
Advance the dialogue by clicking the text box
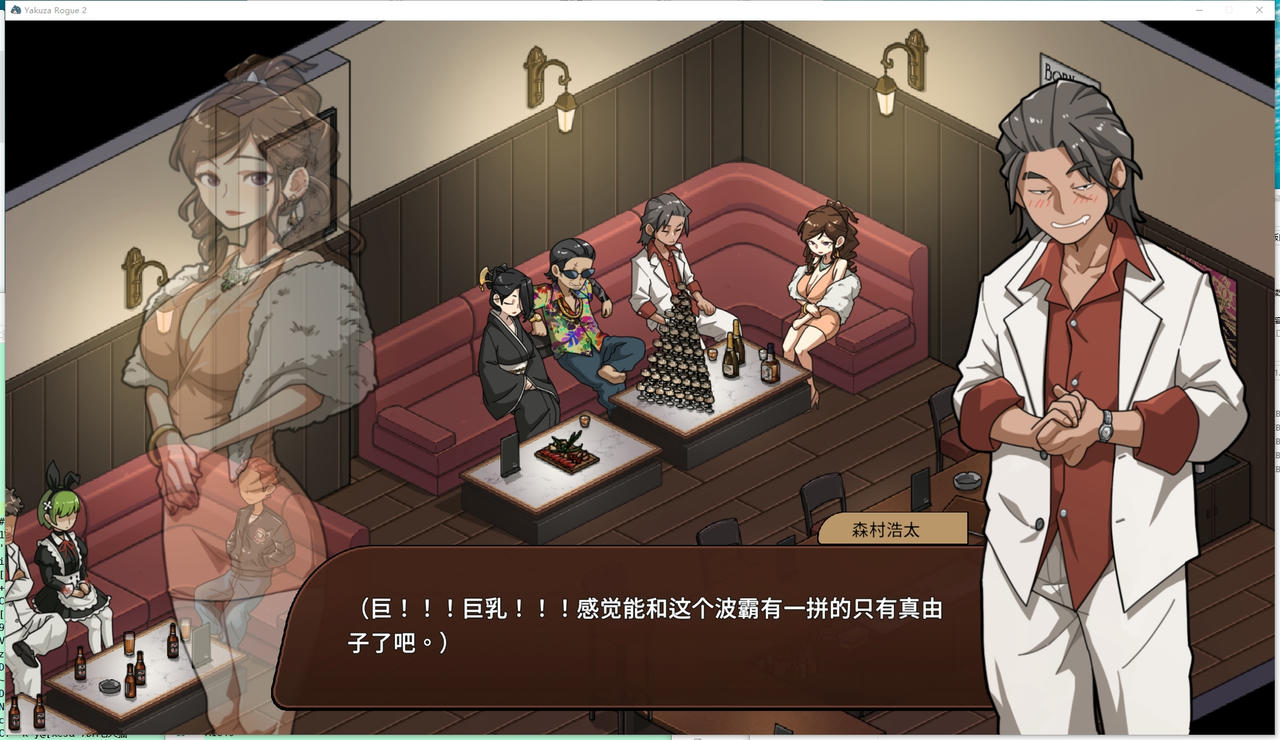(640, 625)
